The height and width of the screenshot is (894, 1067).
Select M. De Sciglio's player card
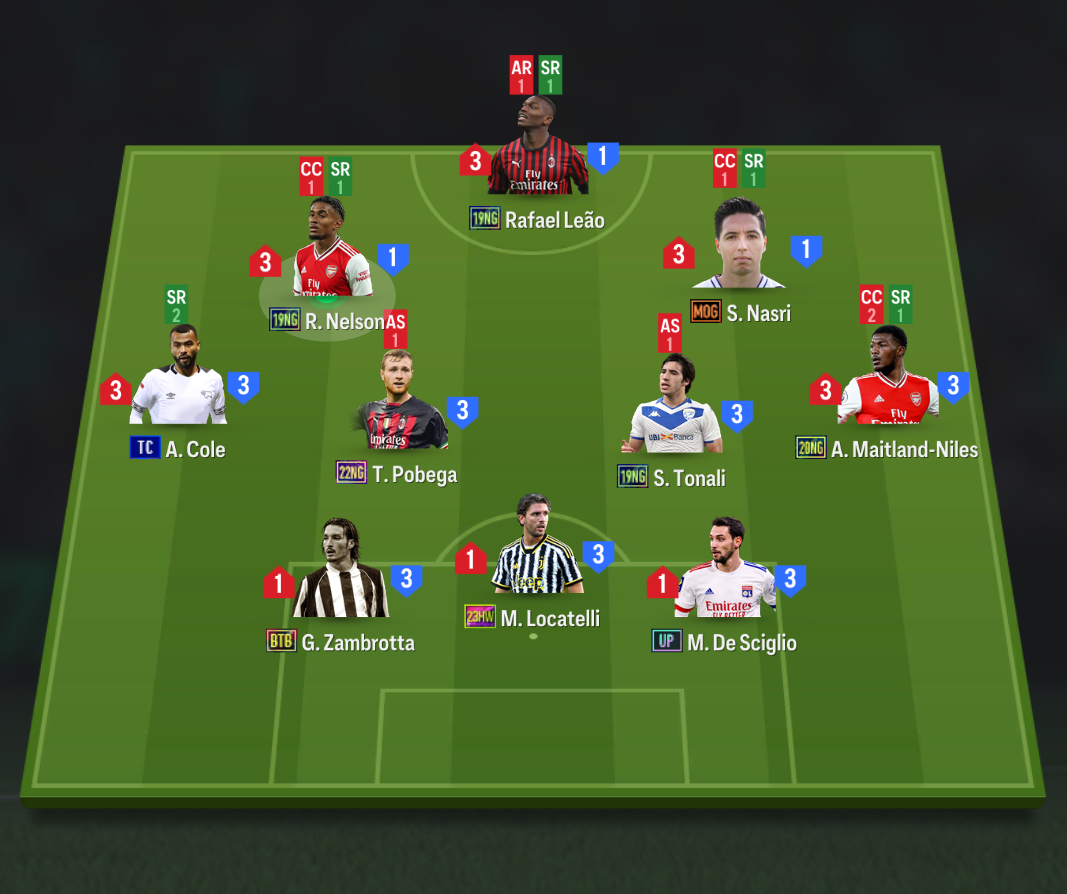725,572
